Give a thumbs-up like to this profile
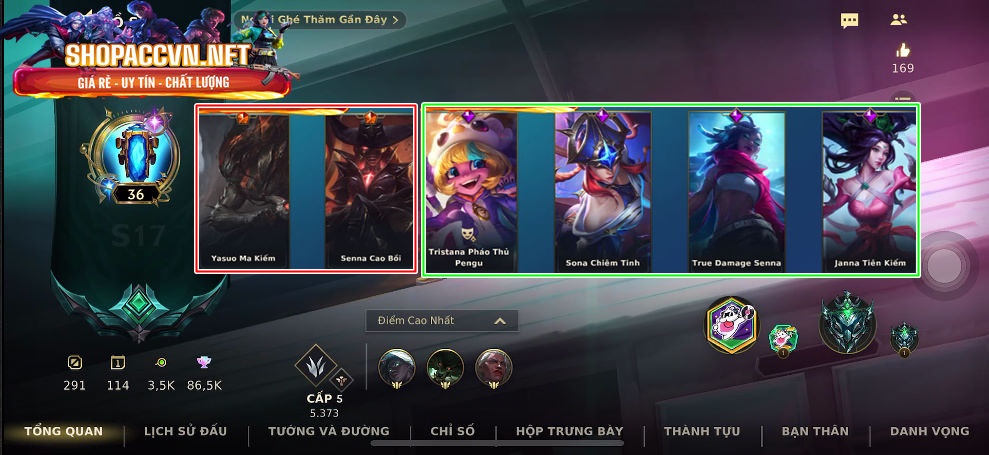The image size is (989, 455). coord(903,51)
